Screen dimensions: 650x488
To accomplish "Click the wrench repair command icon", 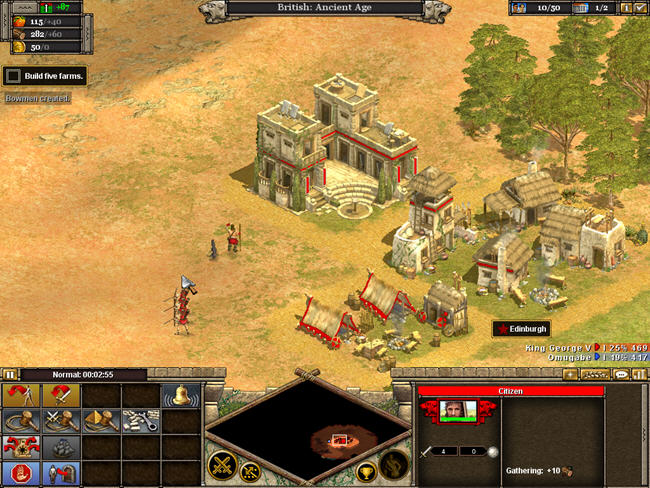I will pyautogui.click(x=139, y=420).
